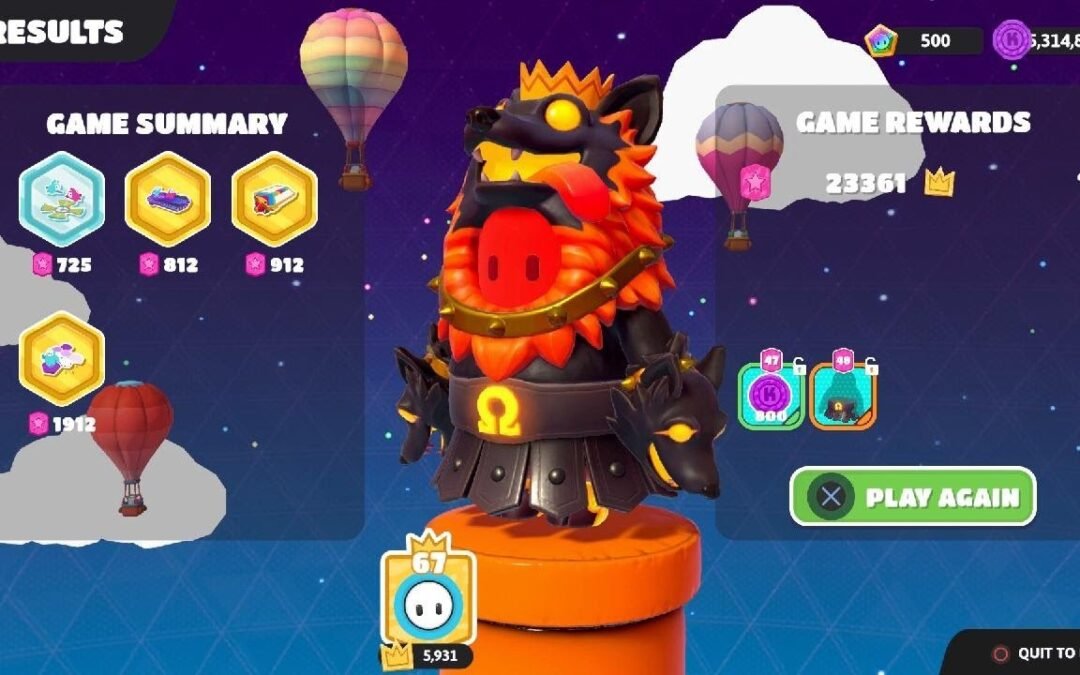Screen dimensions: 1080x675
Task: Open the gold medal worth 1912
Action: [62, 358]
